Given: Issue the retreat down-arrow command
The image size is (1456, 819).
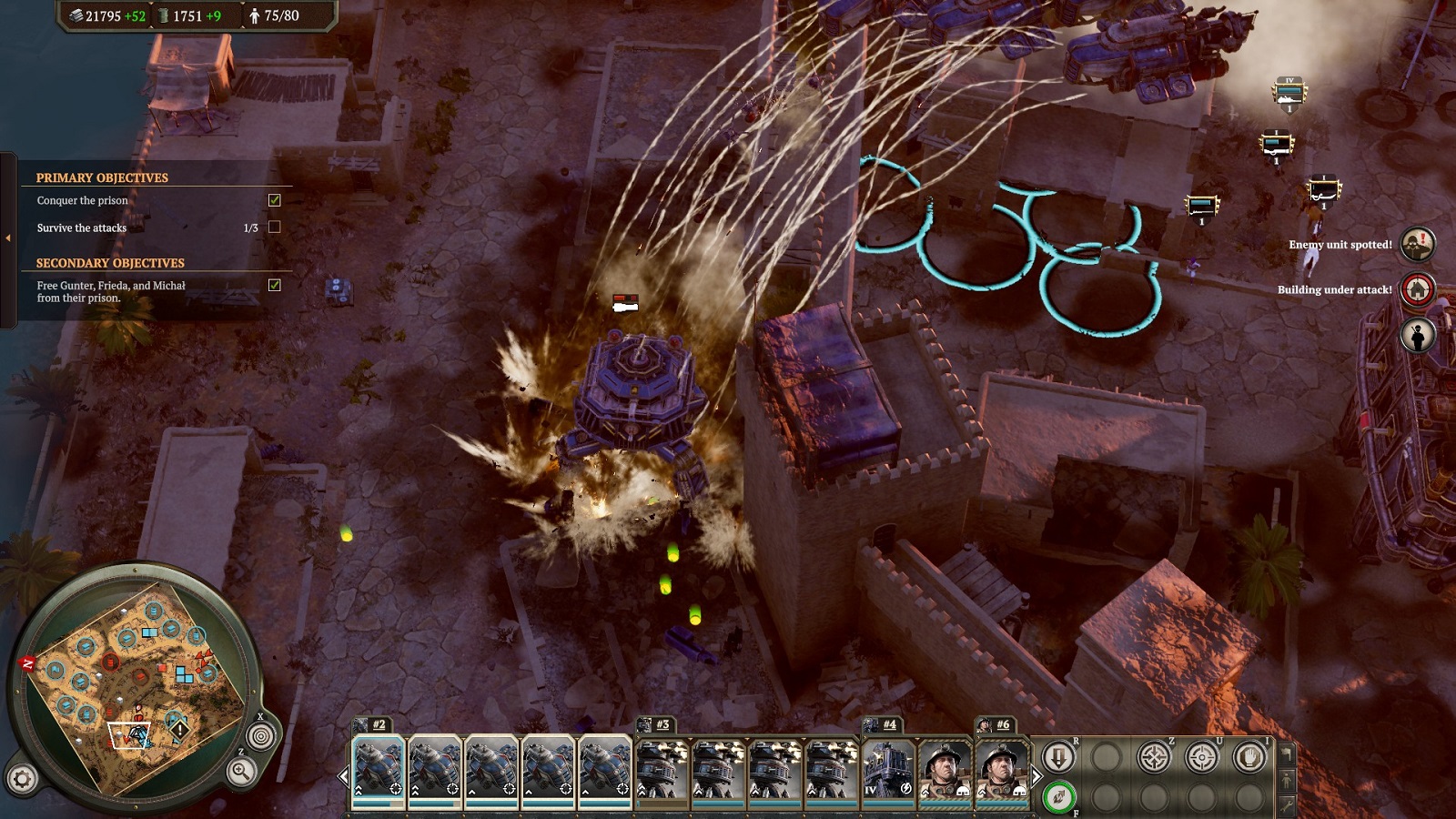Looking at the screenshot, I should coord(1058,757).
